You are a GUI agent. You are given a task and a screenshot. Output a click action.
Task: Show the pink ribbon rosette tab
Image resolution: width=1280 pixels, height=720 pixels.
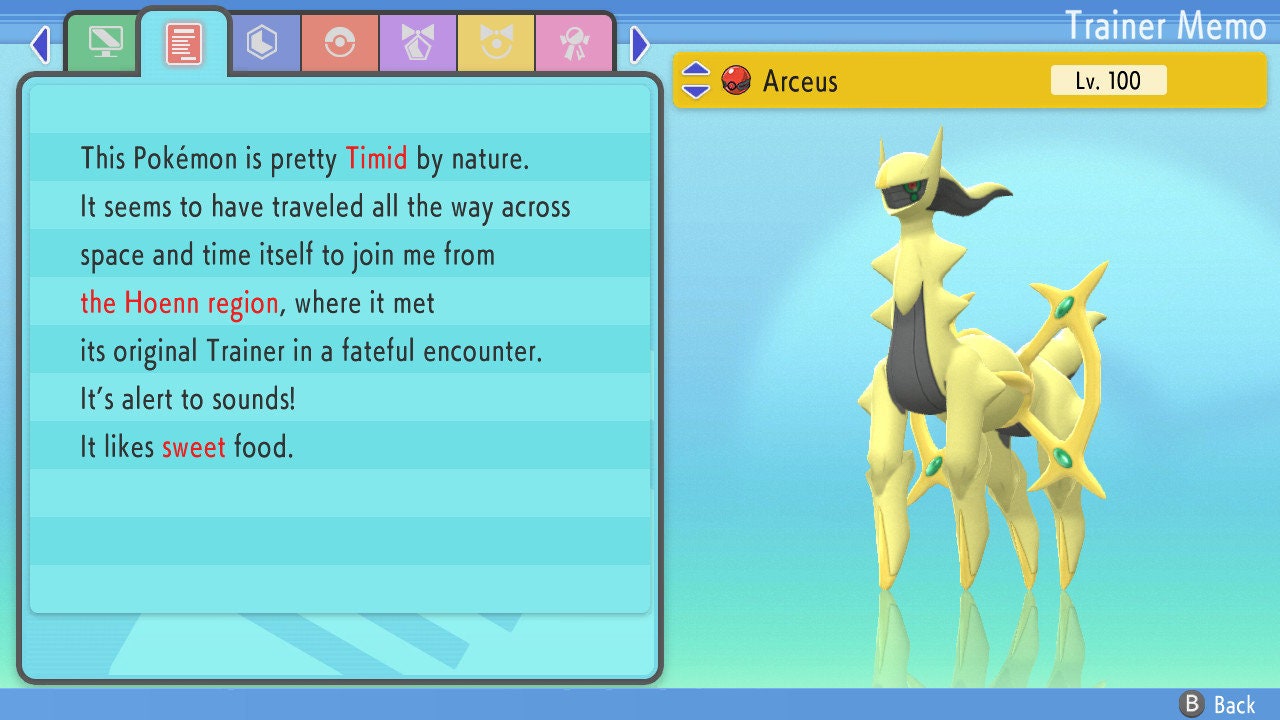click(573, 43)
